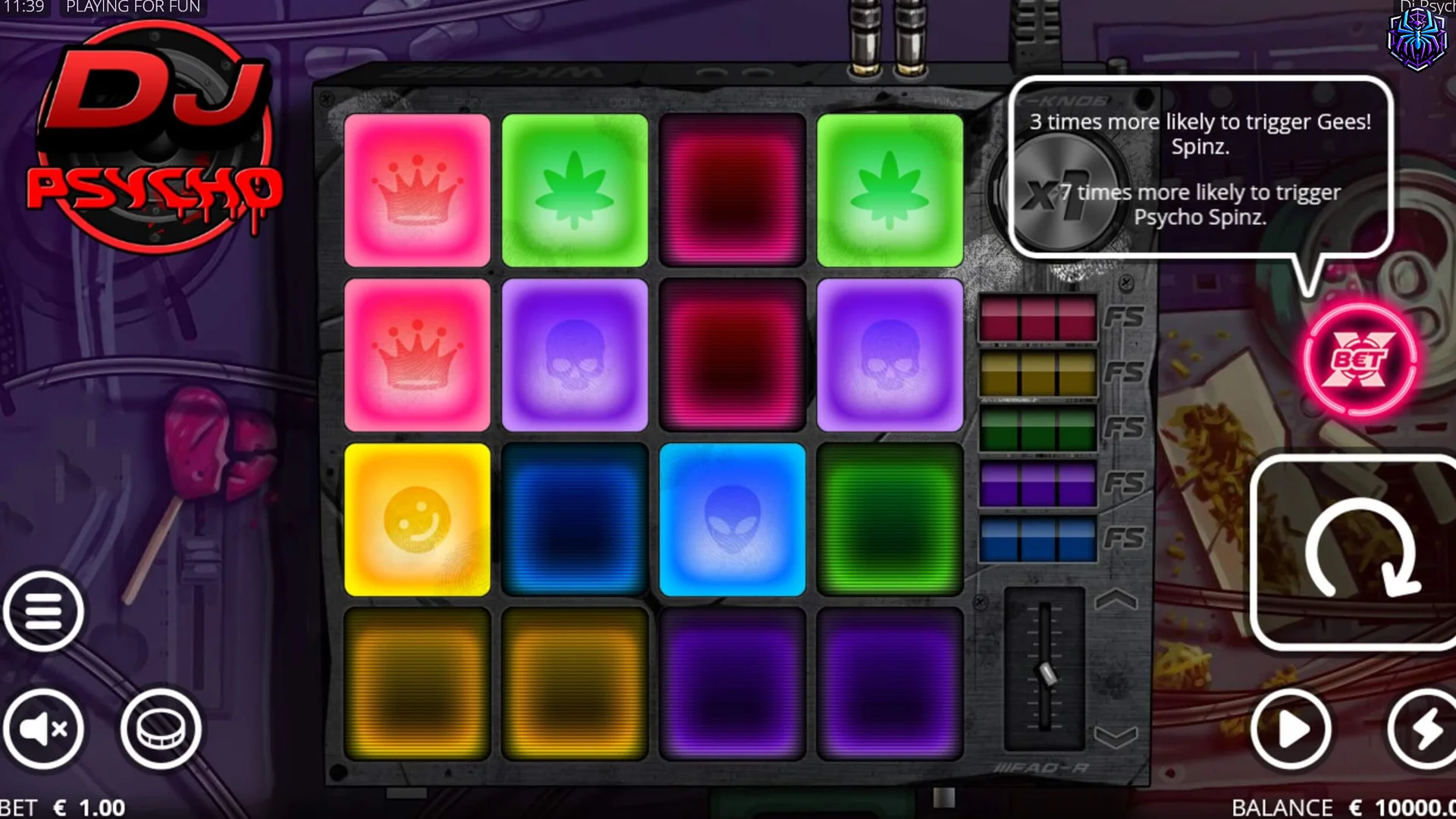The height and width of the screenshot is (819, 1456).
Task: Click the PLAYING FOR FUN label
Action: pyautogui.click(x=133, y=7)
